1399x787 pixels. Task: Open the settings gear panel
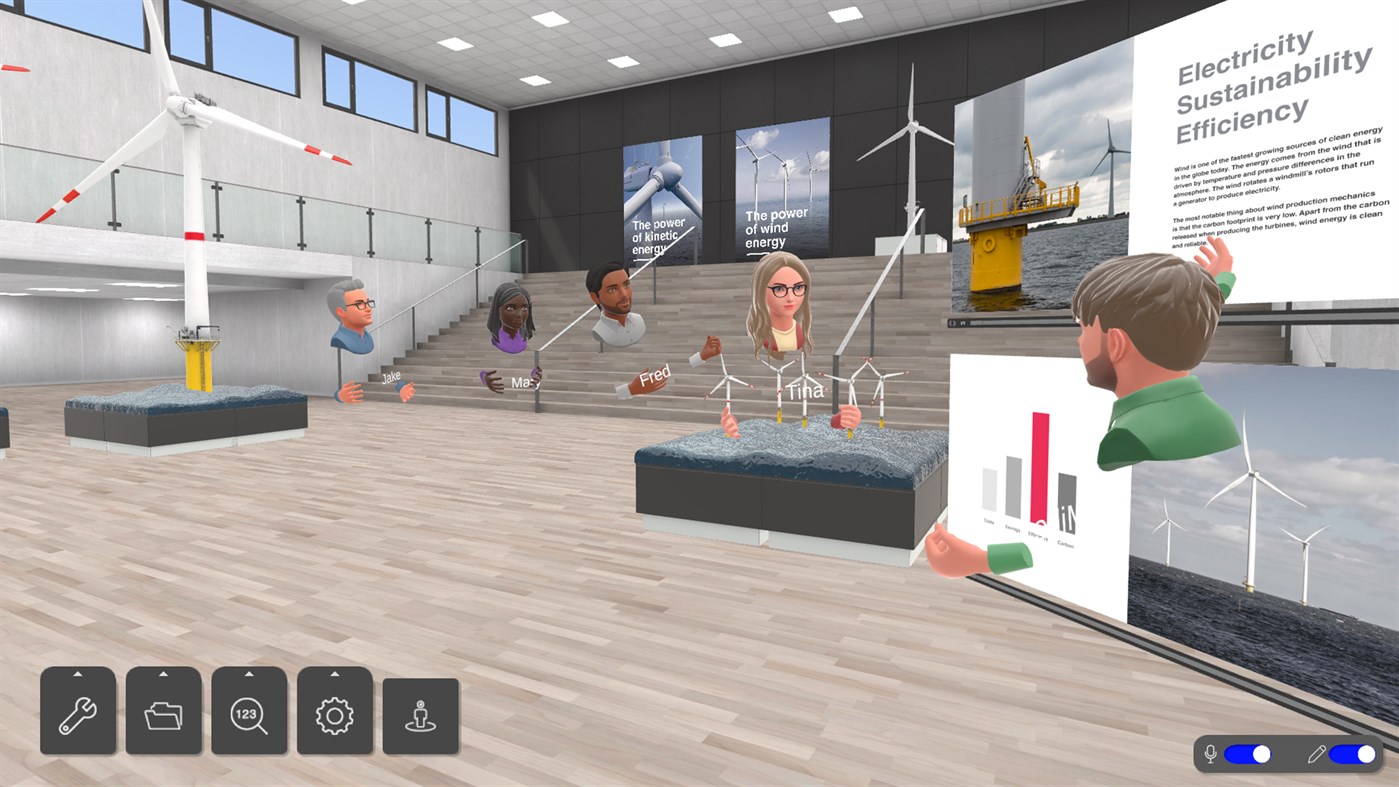click(x=335, y=713)
